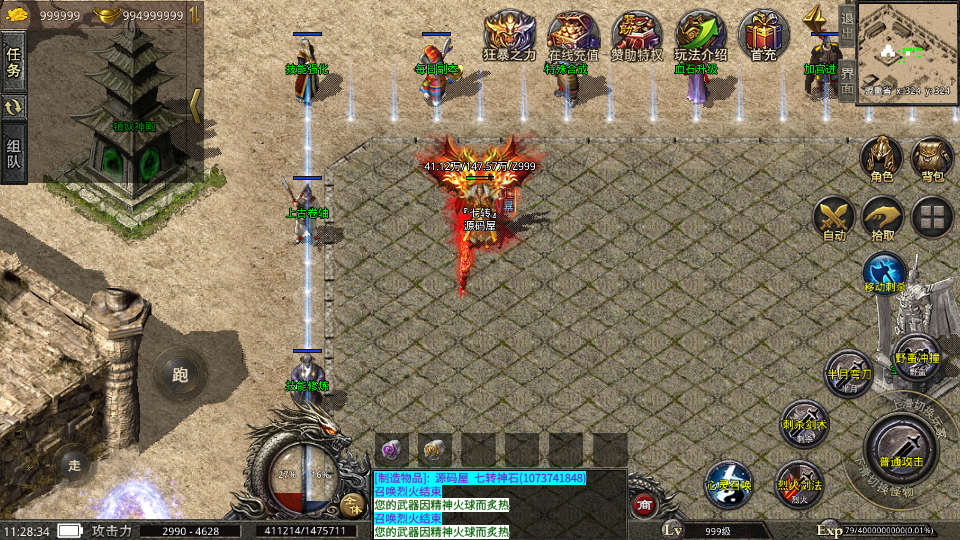This screenshot has width=960, height=540.
Task: Open the 首充 first recharge gift
Action: pos(764,36)
